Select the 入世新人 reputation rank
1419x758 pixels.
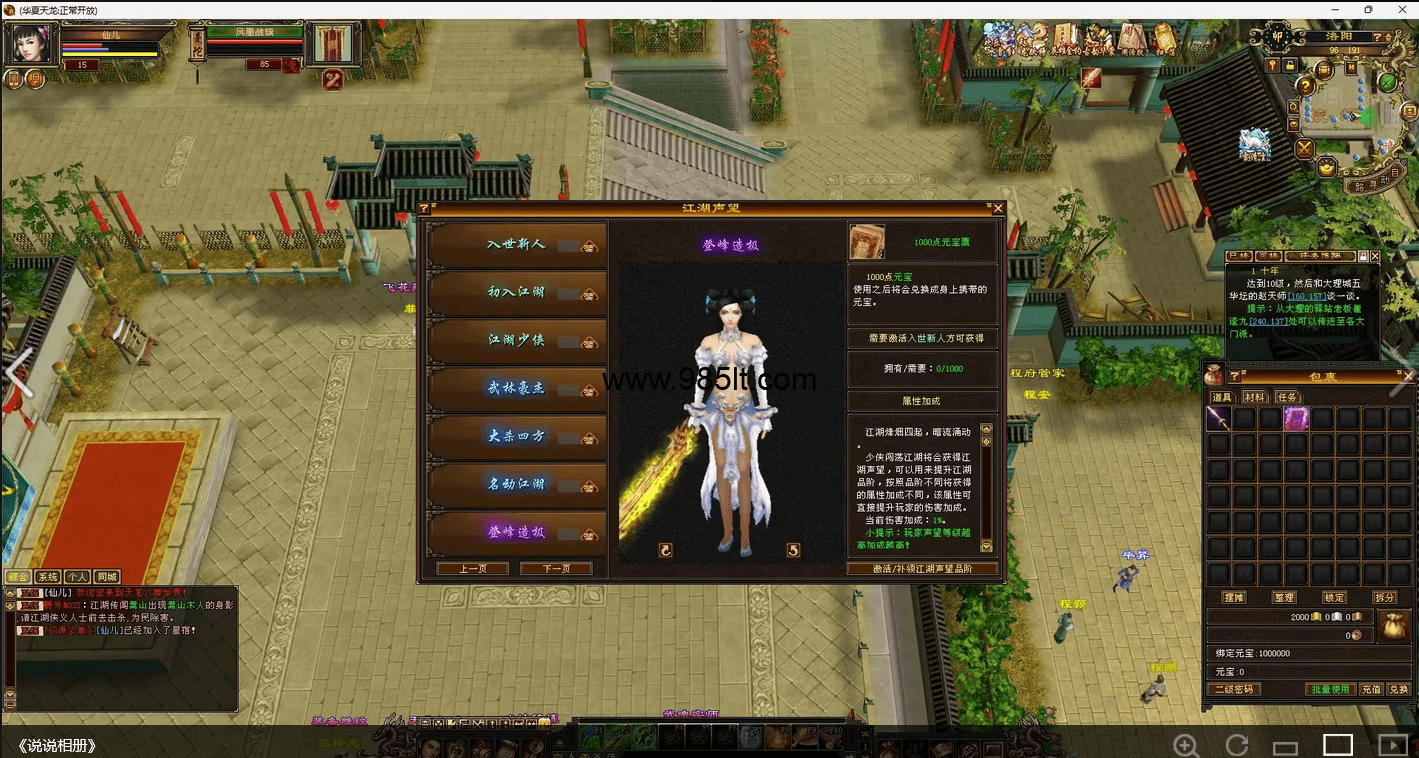[516, 245]
